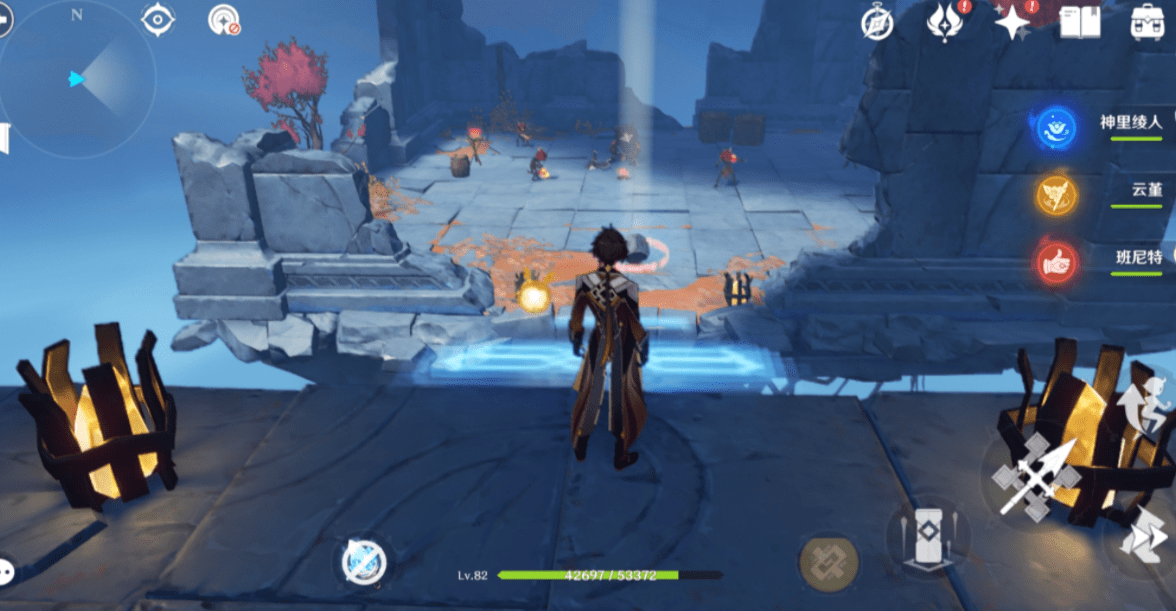Open the backpack inventory
Screen dimensions: 1176x611
tap(1147, 22)
